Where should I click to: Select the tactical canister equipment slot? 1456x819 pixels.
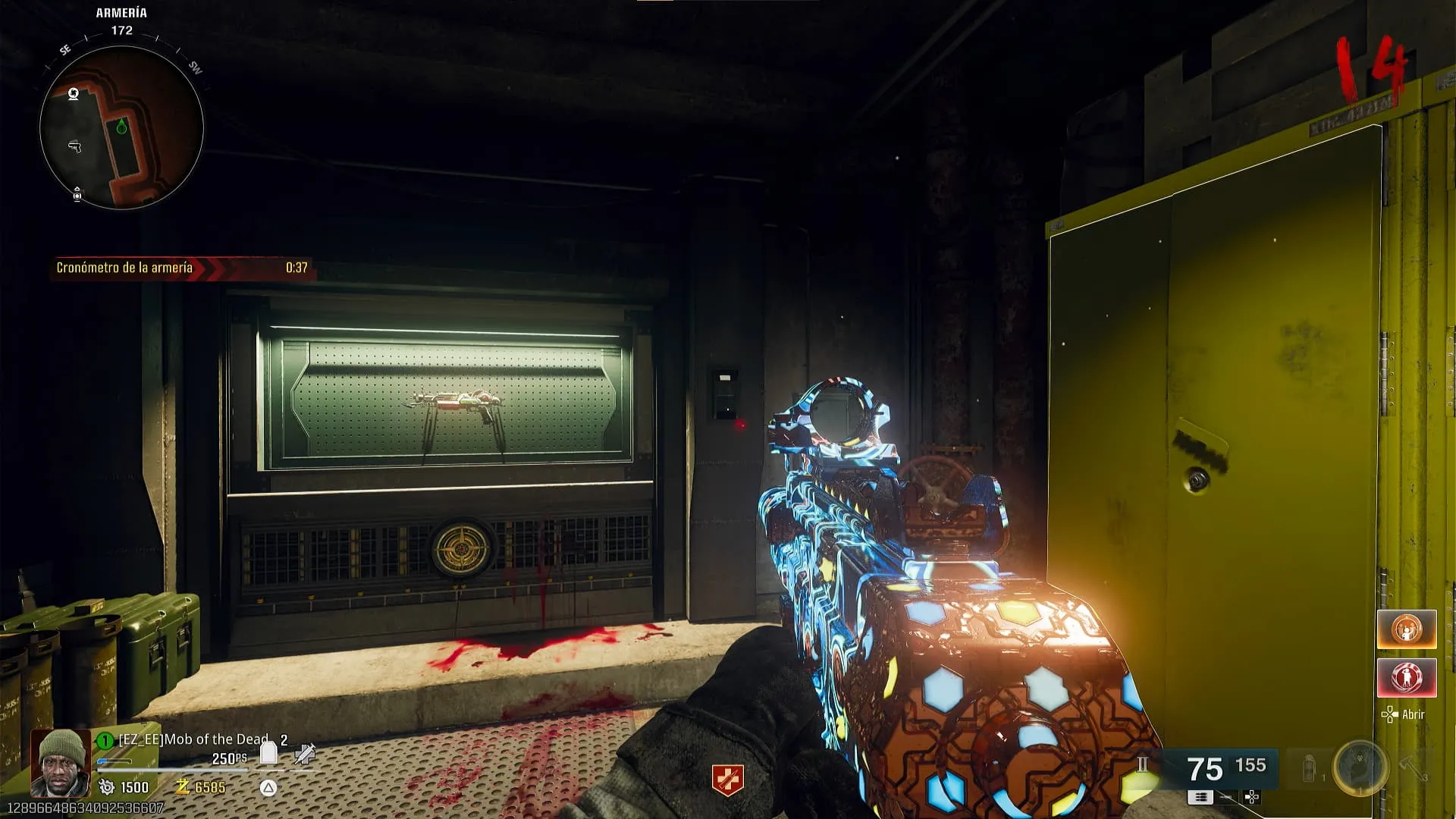[x=1309, y=769]
